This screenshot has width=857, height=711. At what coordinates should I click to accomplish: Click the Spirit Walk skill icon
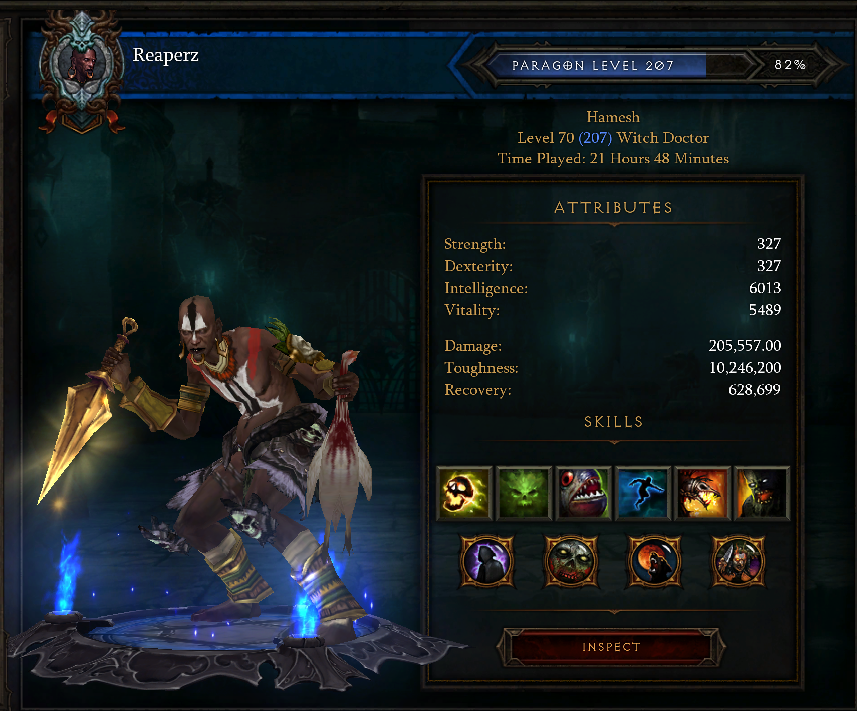coord(642,493)
